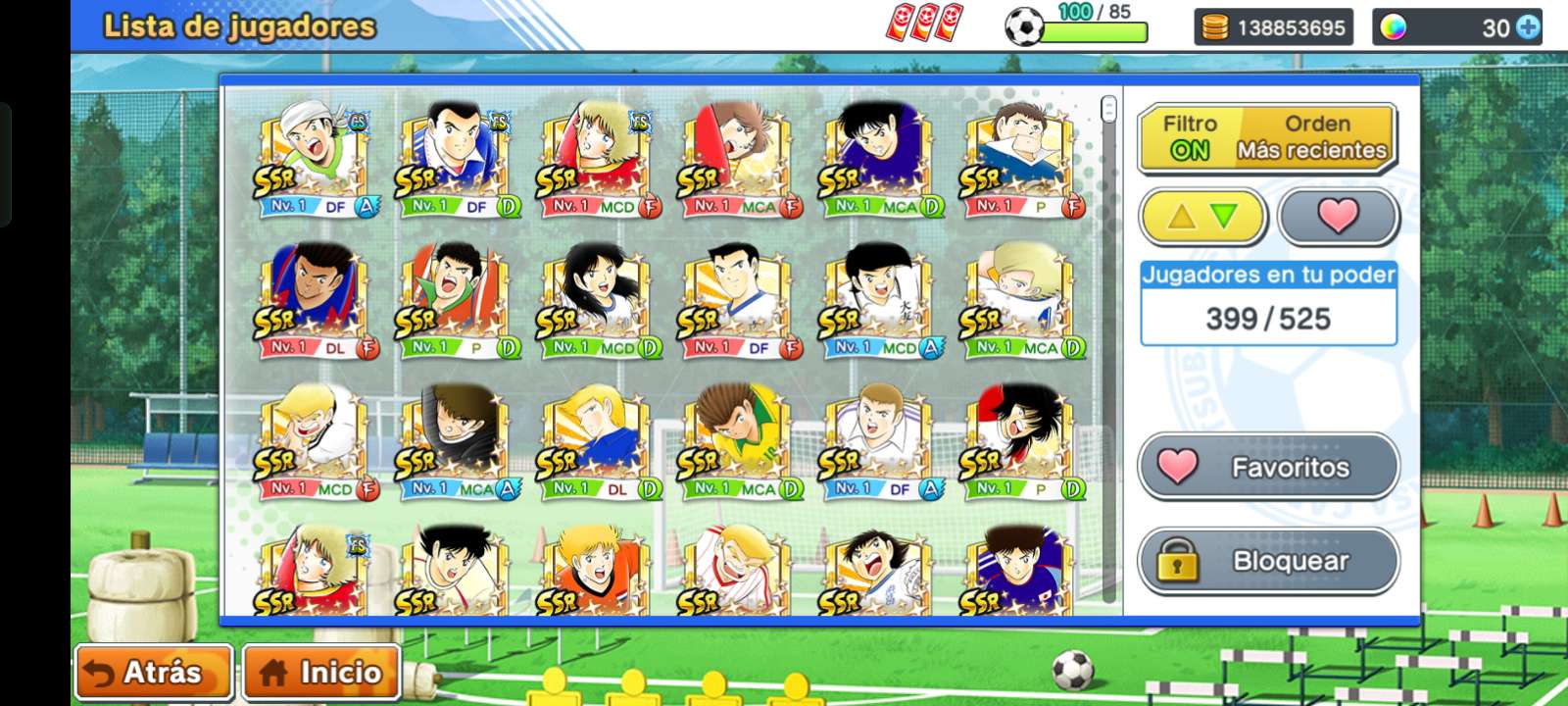Go back with the Atrás button
This screenshot has width=1568, height=706.
tap(153, 673)
